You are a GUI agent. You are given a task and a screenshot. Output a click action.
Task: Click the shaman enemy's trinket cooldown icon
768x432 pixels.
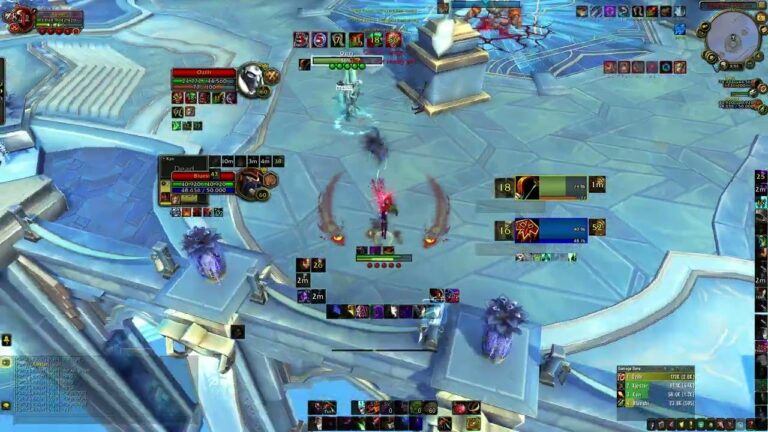point(597,228)
